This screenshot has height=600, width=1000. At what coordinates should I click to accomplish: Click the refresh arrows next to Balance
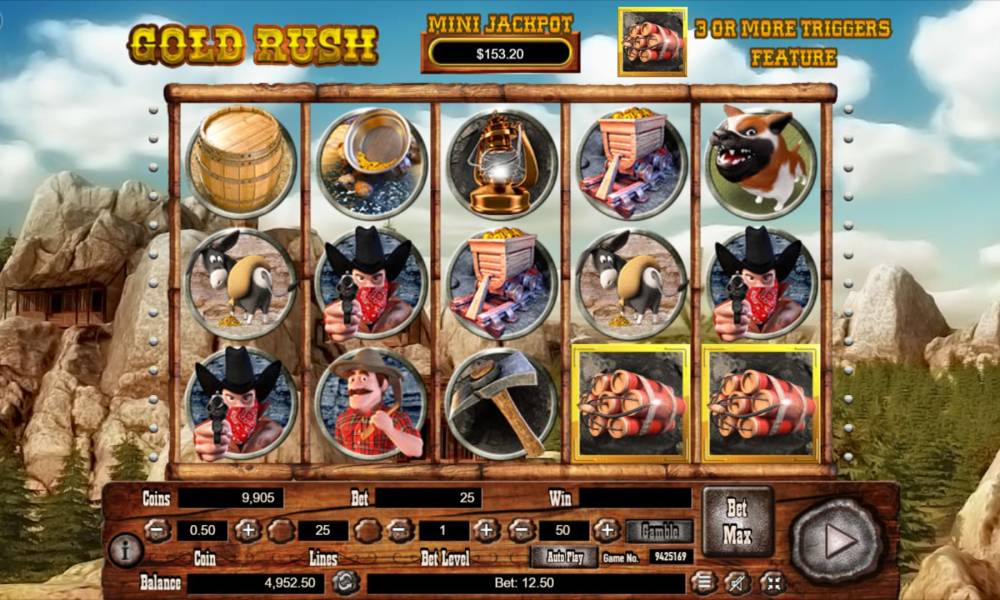click(346, 581)
